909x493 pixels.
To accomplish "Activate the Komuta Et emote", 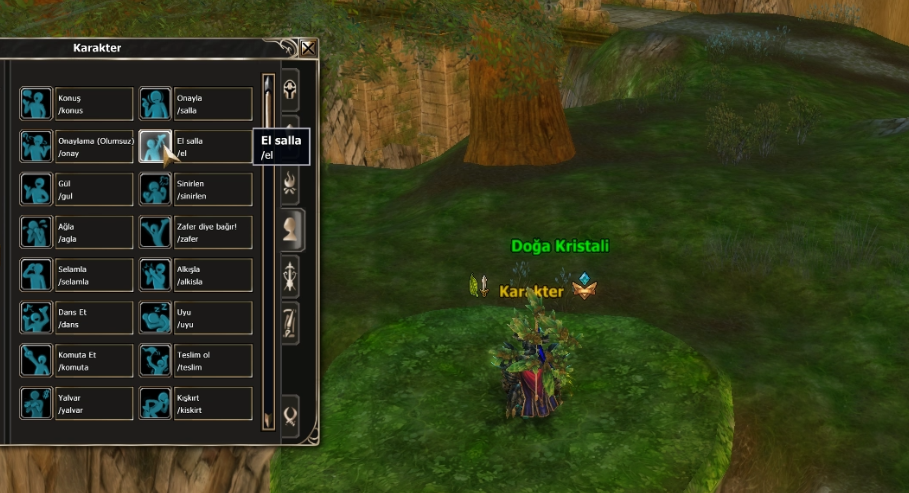I will (x=36, y=360).
